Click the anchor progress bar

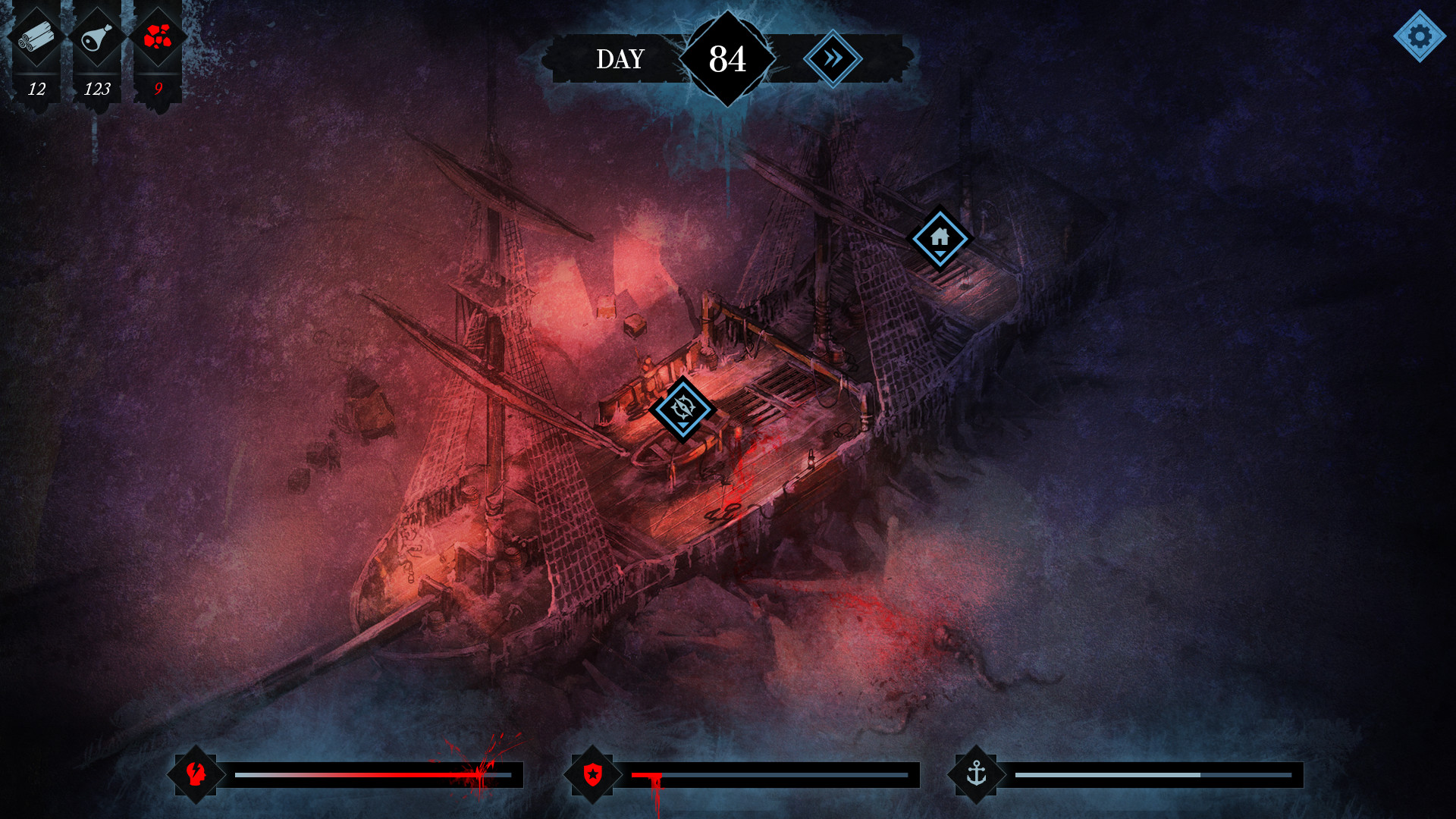tap(1160, 776)
